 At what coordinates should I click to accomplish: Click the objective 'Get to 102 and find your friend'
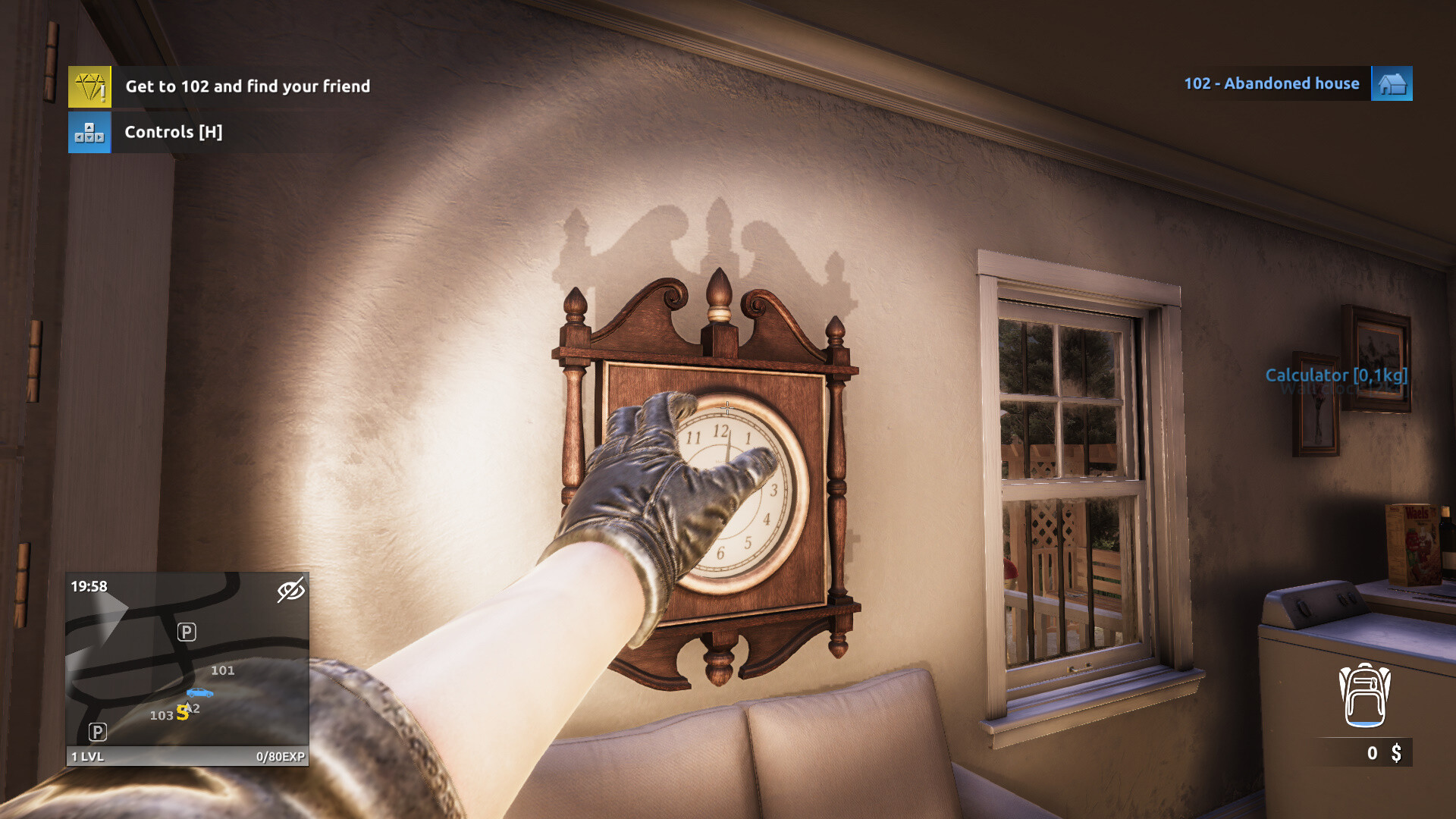point(248,86)
